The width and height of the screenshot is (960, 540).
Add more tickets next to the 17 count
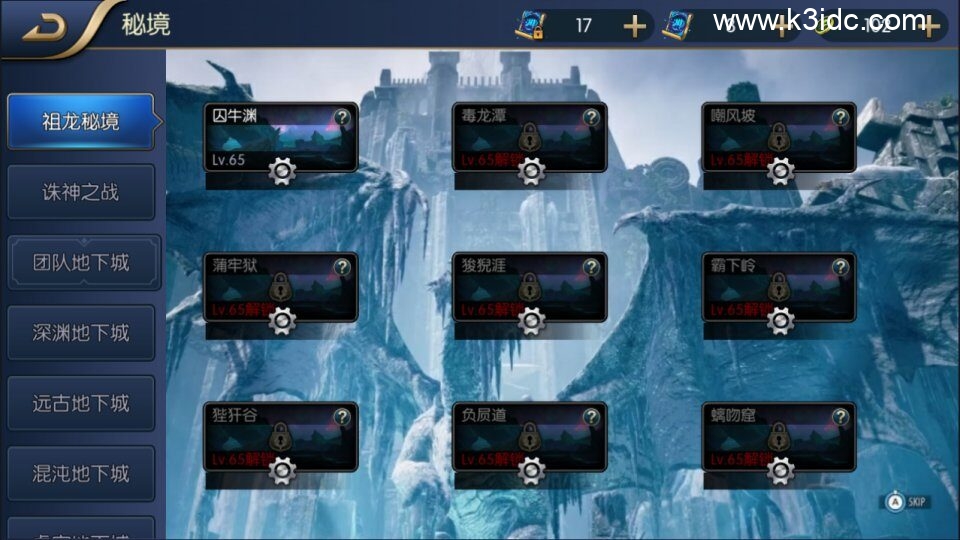635,26
